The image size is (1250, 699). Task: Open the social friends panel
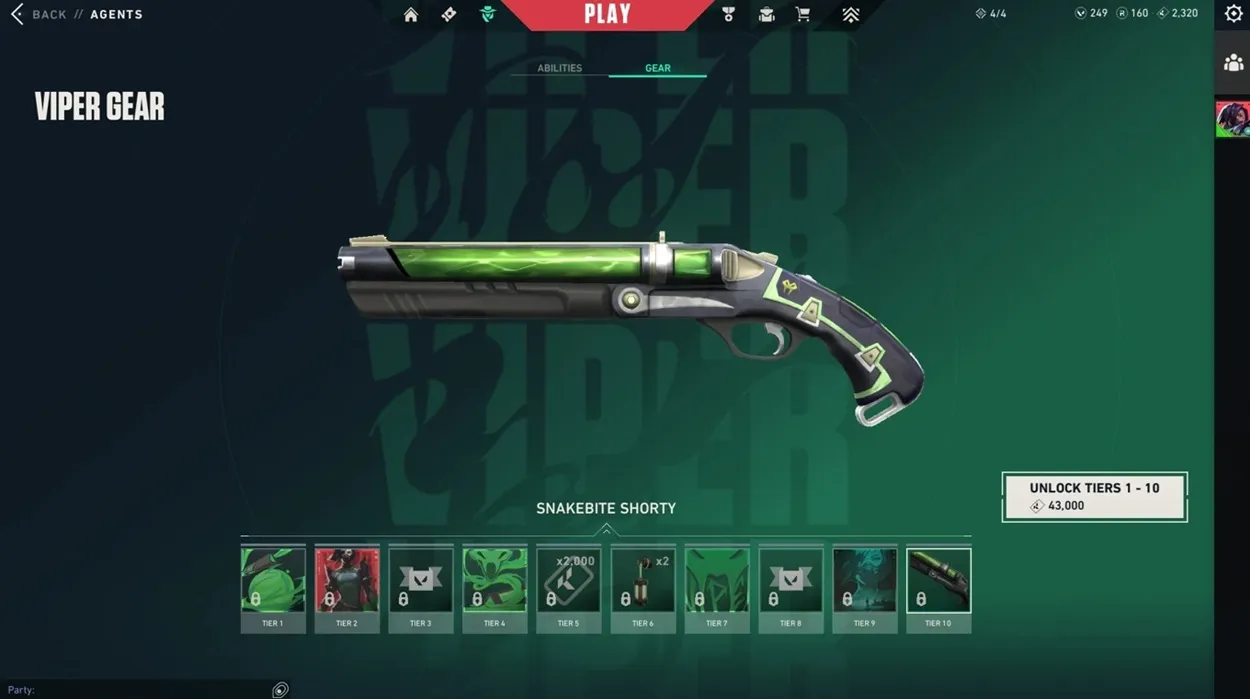point(1233,62)
